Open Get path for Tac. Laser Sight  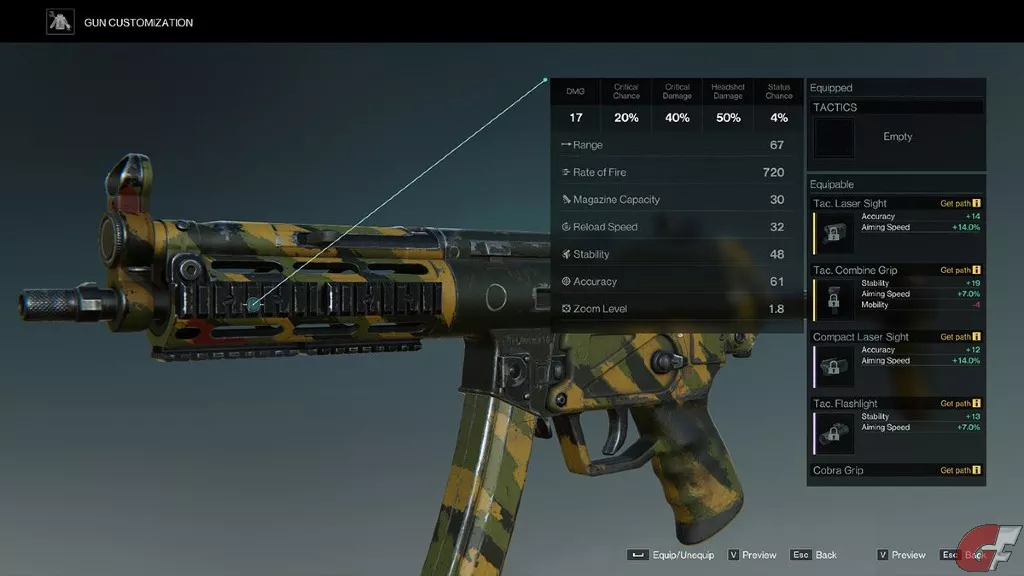pyautogui.click(x=960, y=203)
